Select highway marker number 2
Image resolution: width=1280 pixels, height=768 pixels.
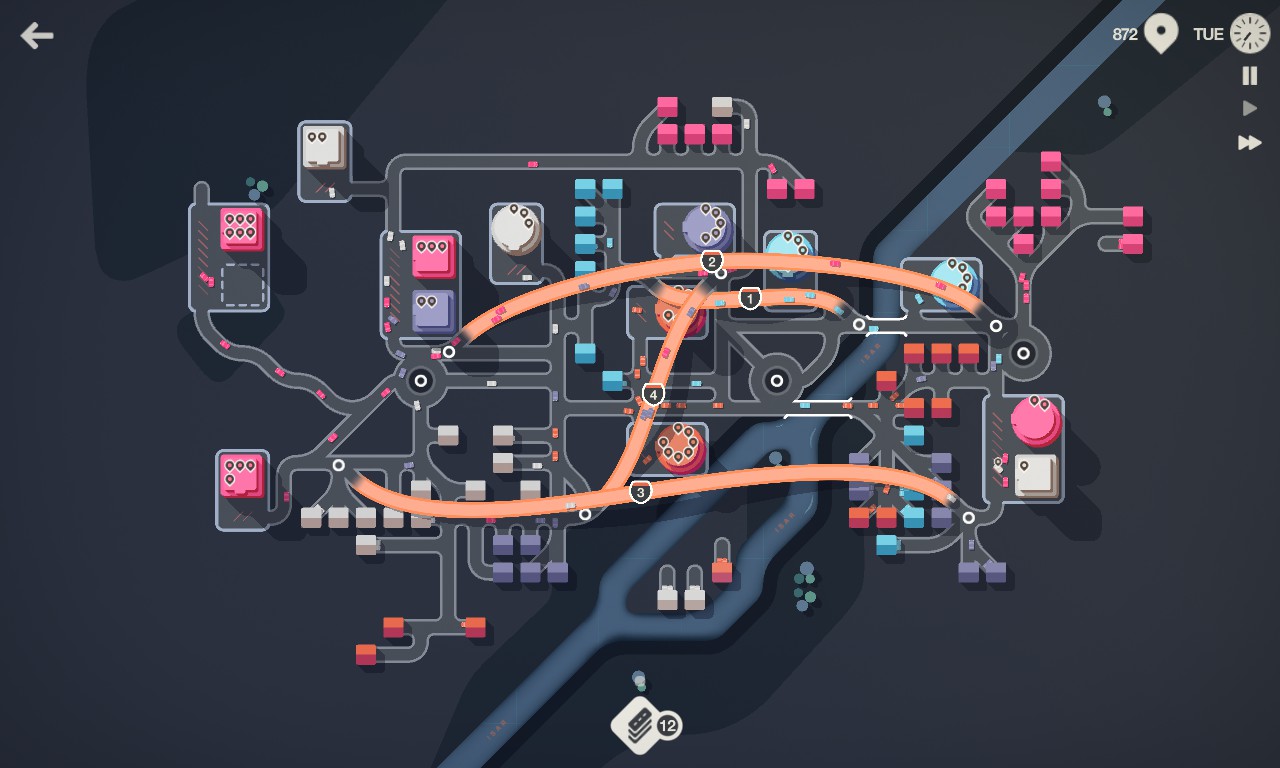point(711,261)
